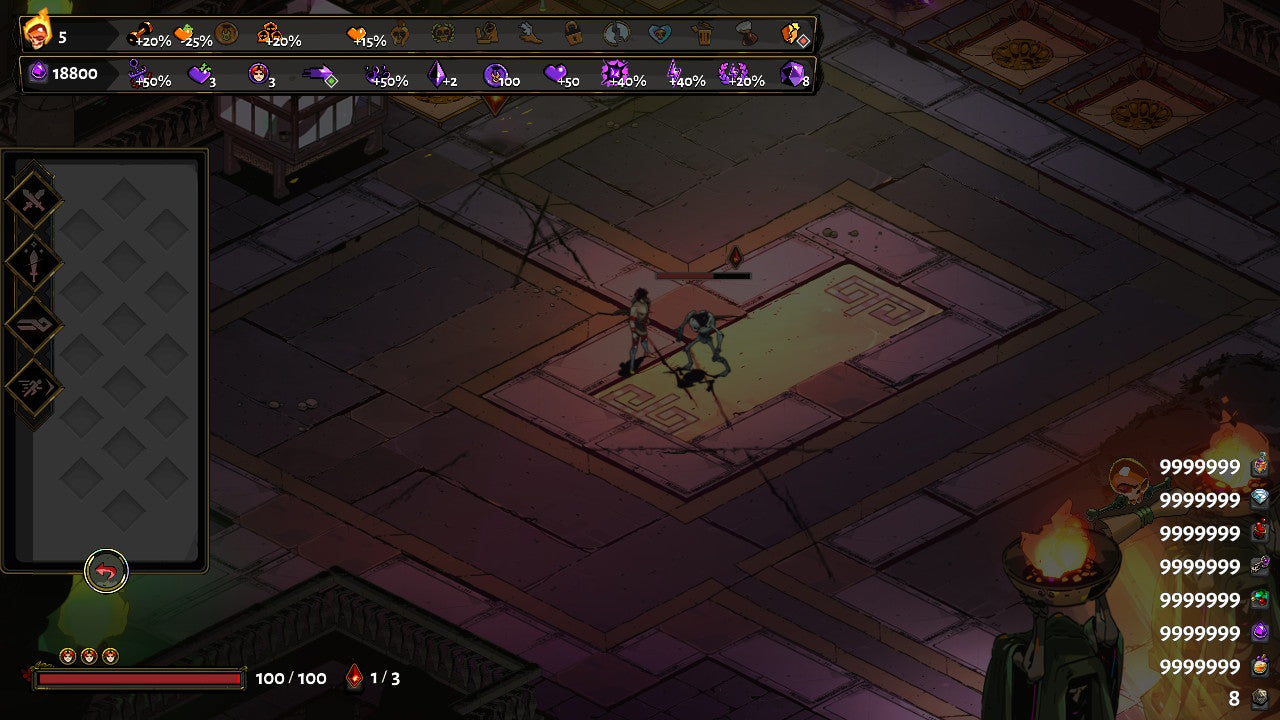The height and width of the screenshot is (720, 1280).
Task: Click the purple crystal +2 talent
Action: pos(437,73)
